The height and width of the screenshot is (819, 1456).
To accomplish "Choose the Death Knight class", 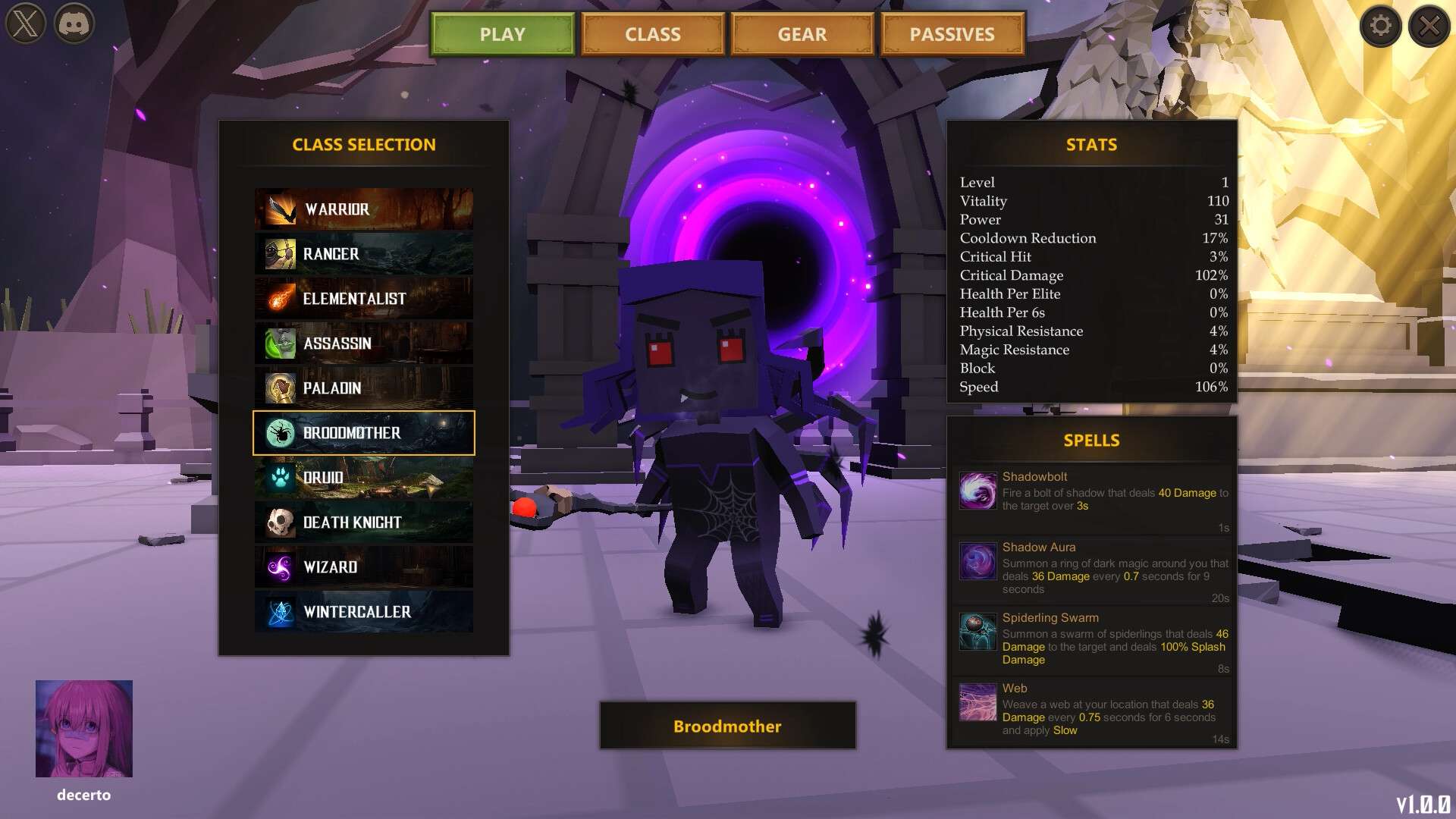I will point(364,522).
